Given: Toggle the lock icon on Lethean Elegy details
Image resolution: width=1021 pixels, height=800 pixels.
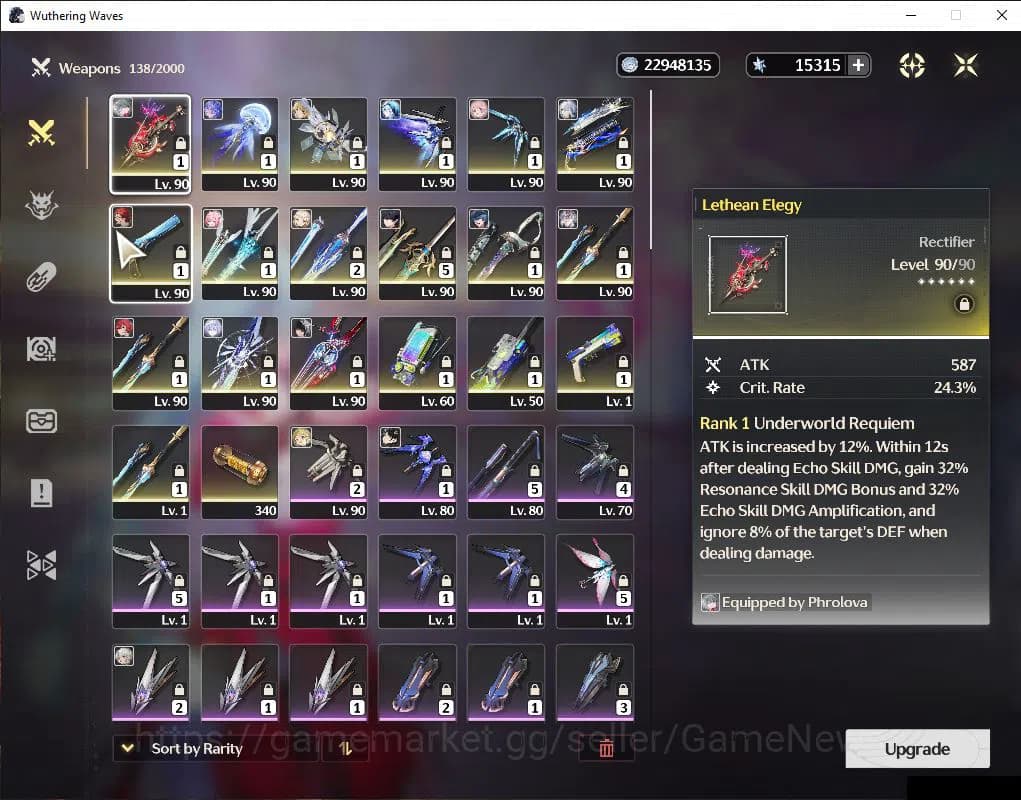Looking at the screenshot, I should pos(964,304).
